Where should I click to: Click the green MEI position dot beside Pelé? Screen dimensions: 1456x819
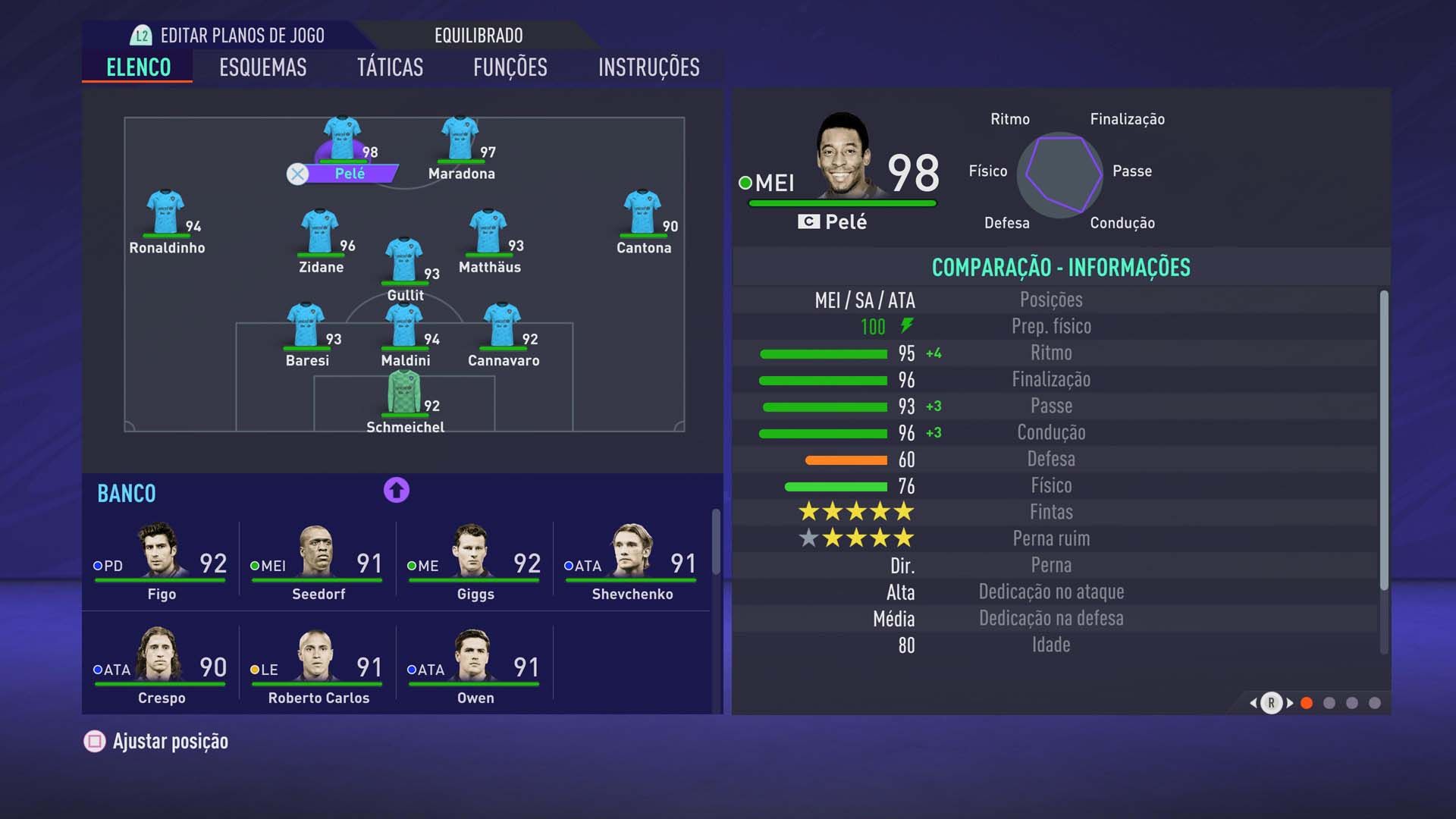click(x=744, y=182)
